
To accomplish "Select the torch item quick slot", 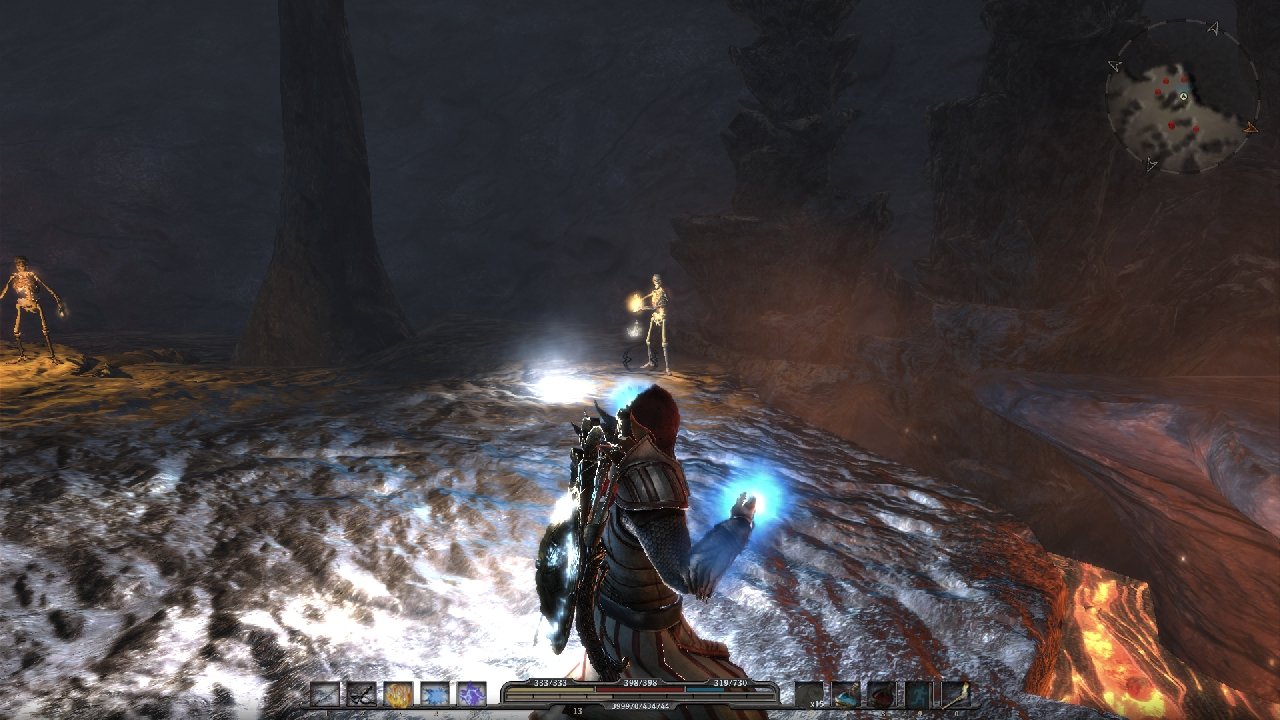I will point(954,694).
